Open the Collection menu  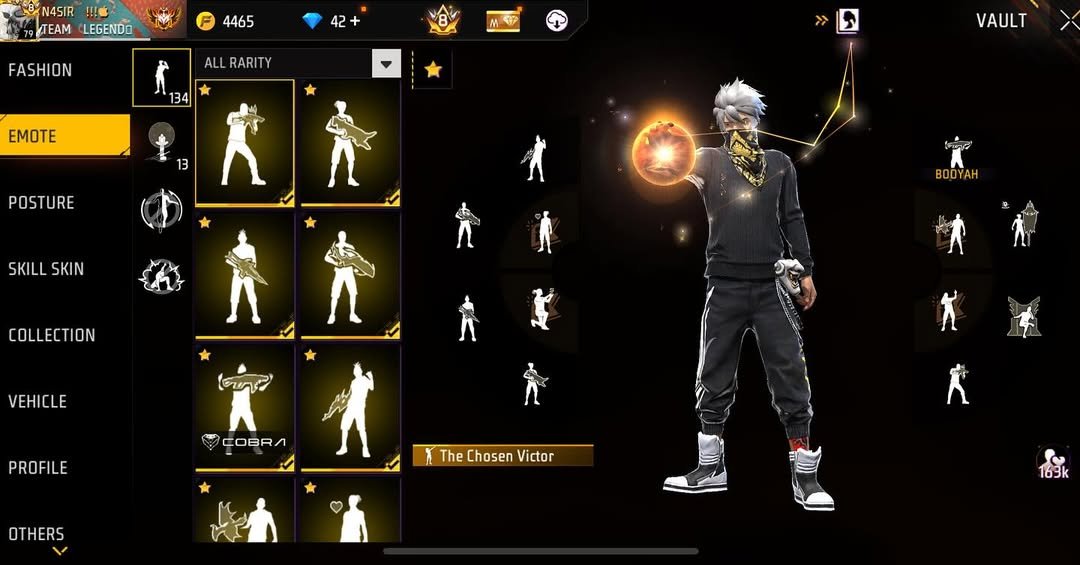click(x=52, y=335)
